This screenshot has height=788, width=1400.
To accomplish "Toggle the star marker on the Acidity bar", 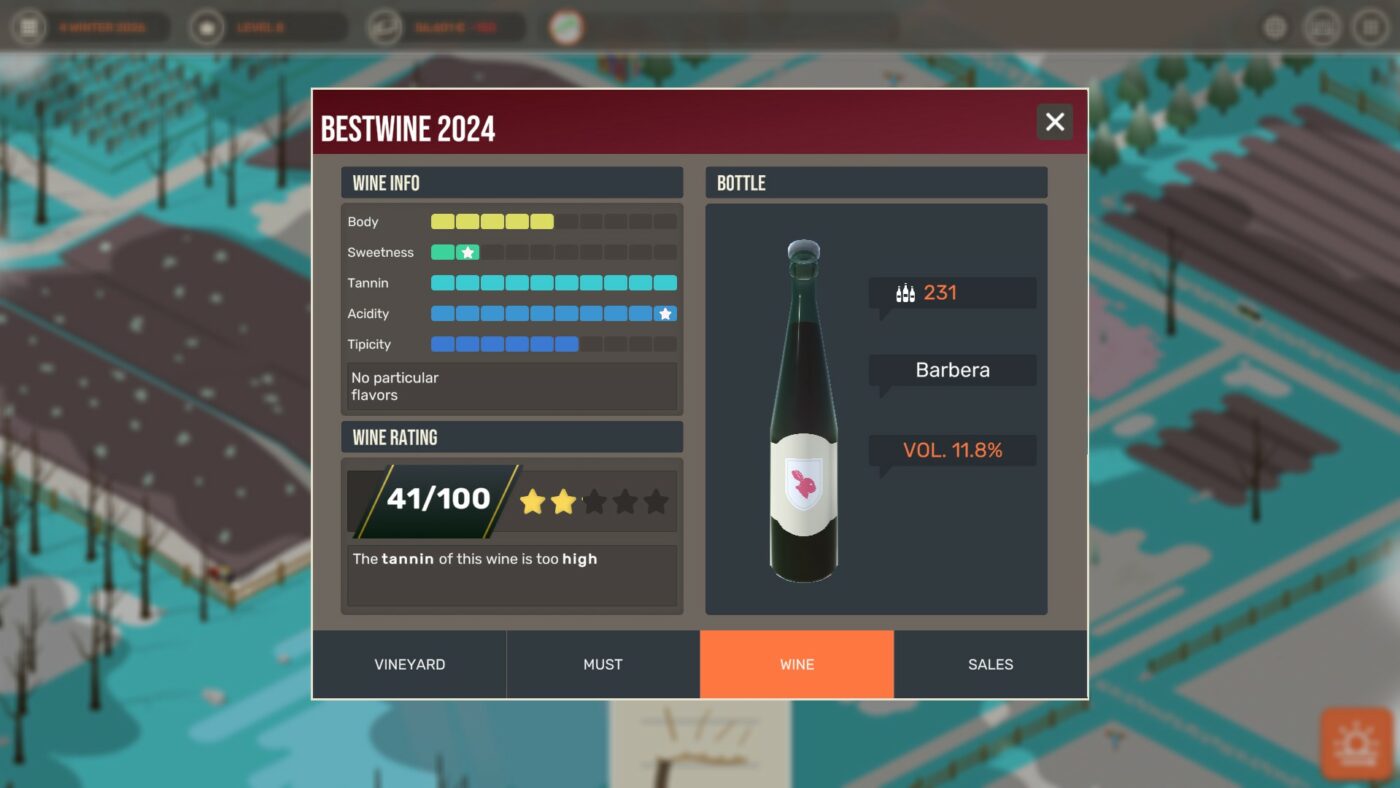I will click(663, 313).
